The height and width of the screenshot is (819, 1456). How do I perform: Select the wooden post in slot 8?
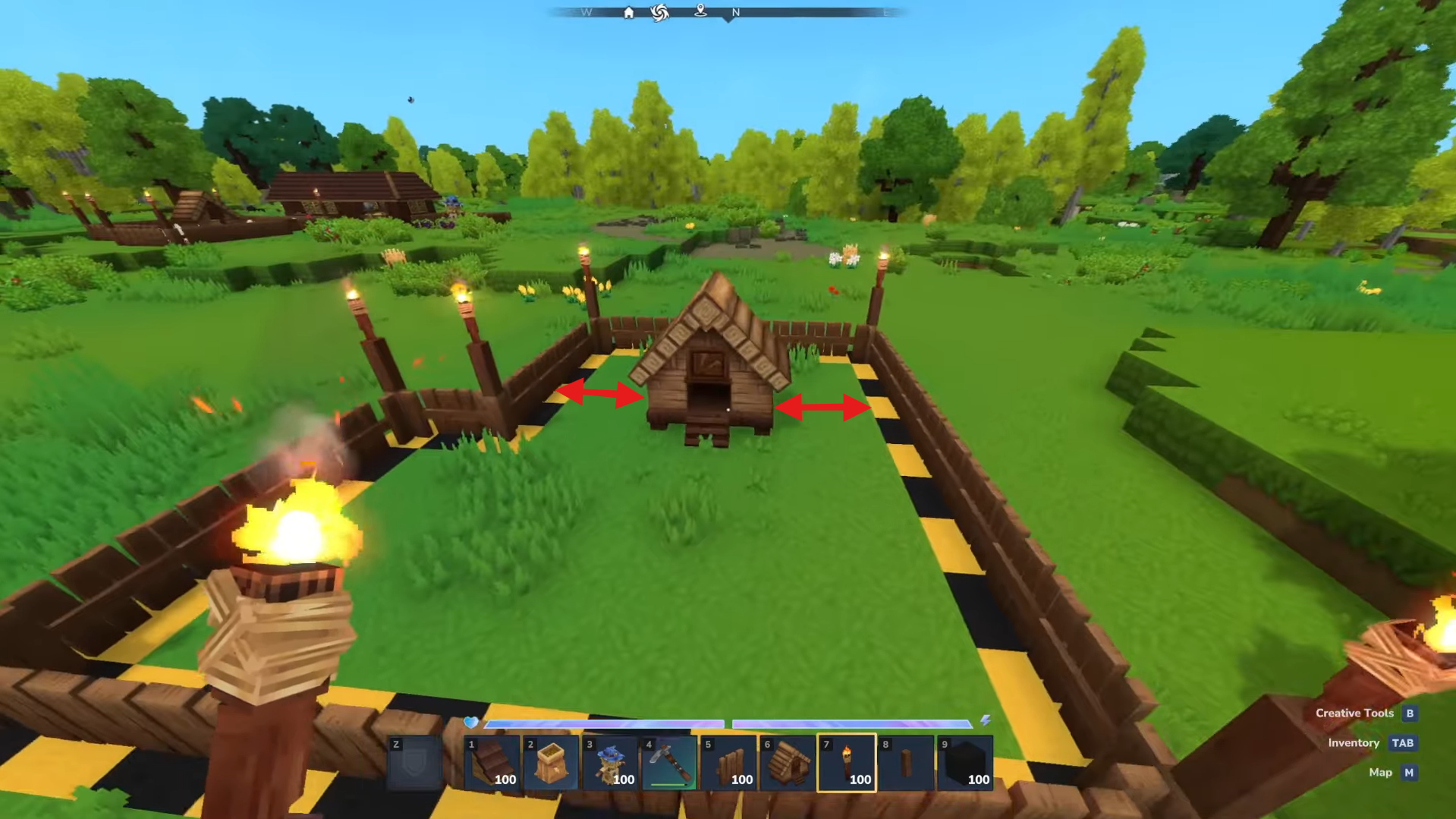[907, 763]
